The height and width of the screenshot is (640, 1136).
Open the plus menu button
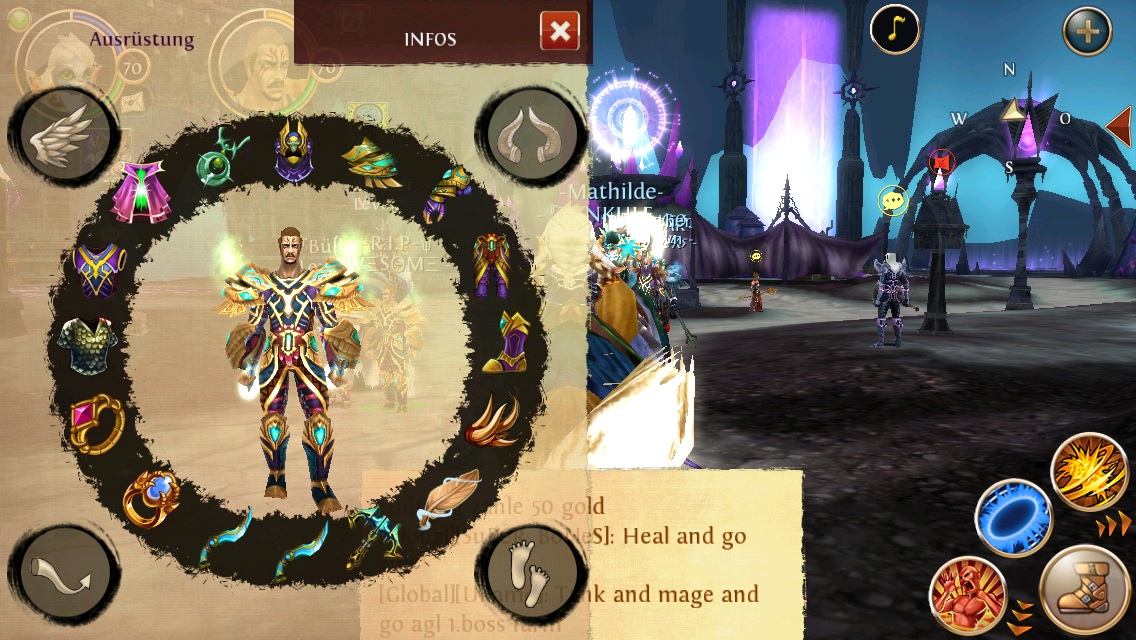(x=1087, y=31)
